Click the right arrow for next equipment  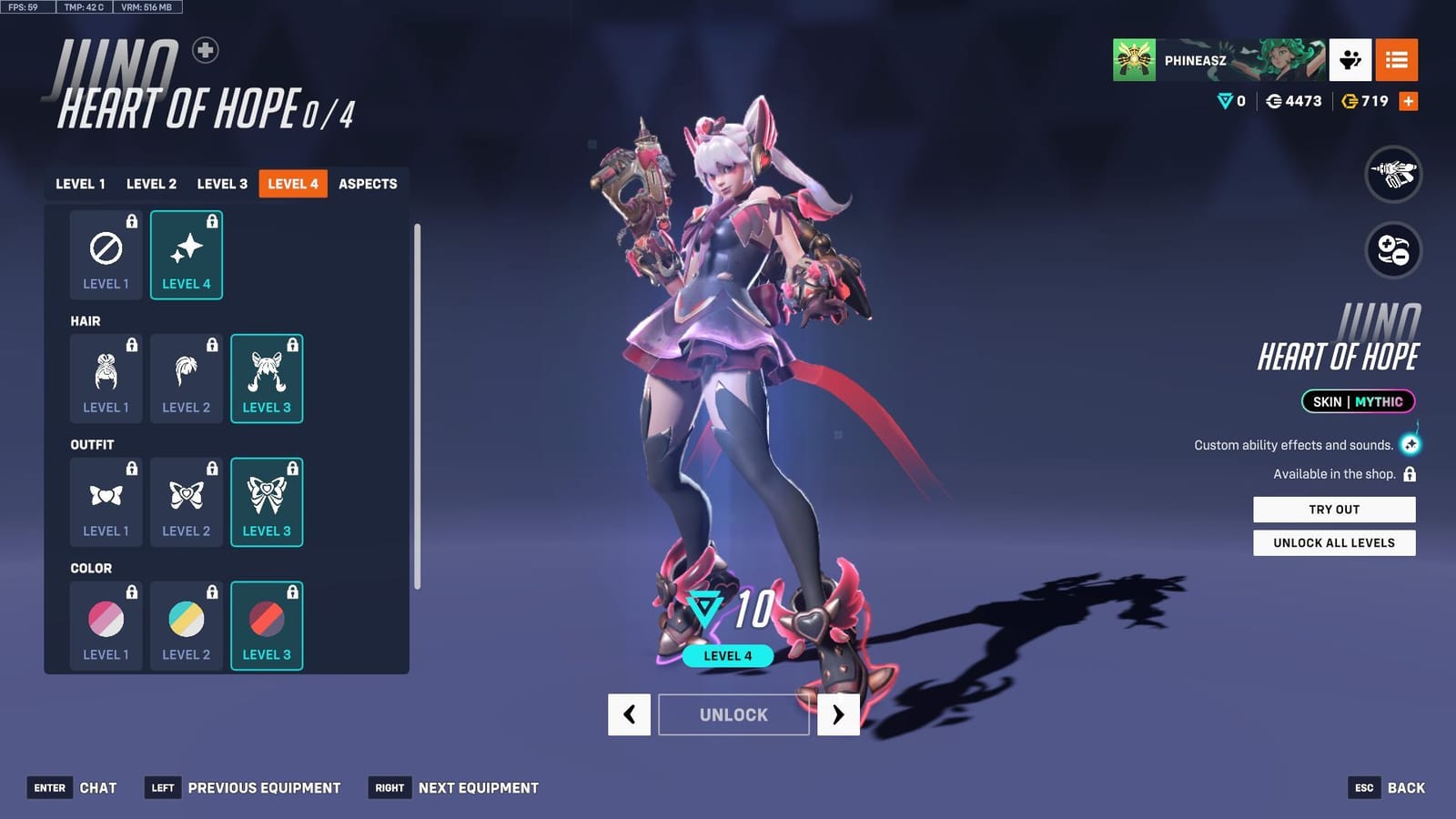pos(838,715)
